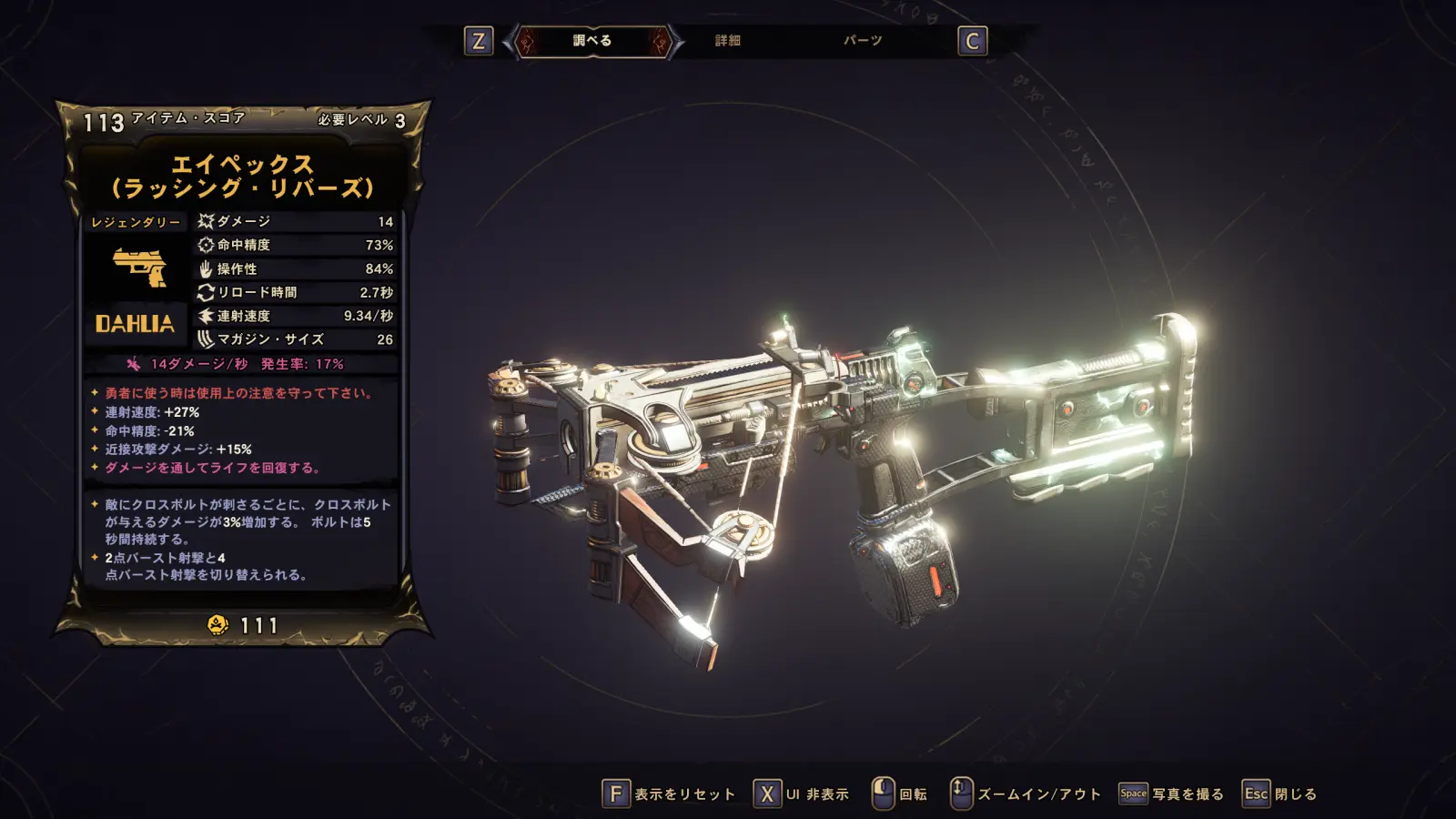
Task: Select the パーツ tab
Action: pyautogui.click(x=863, y=41)
